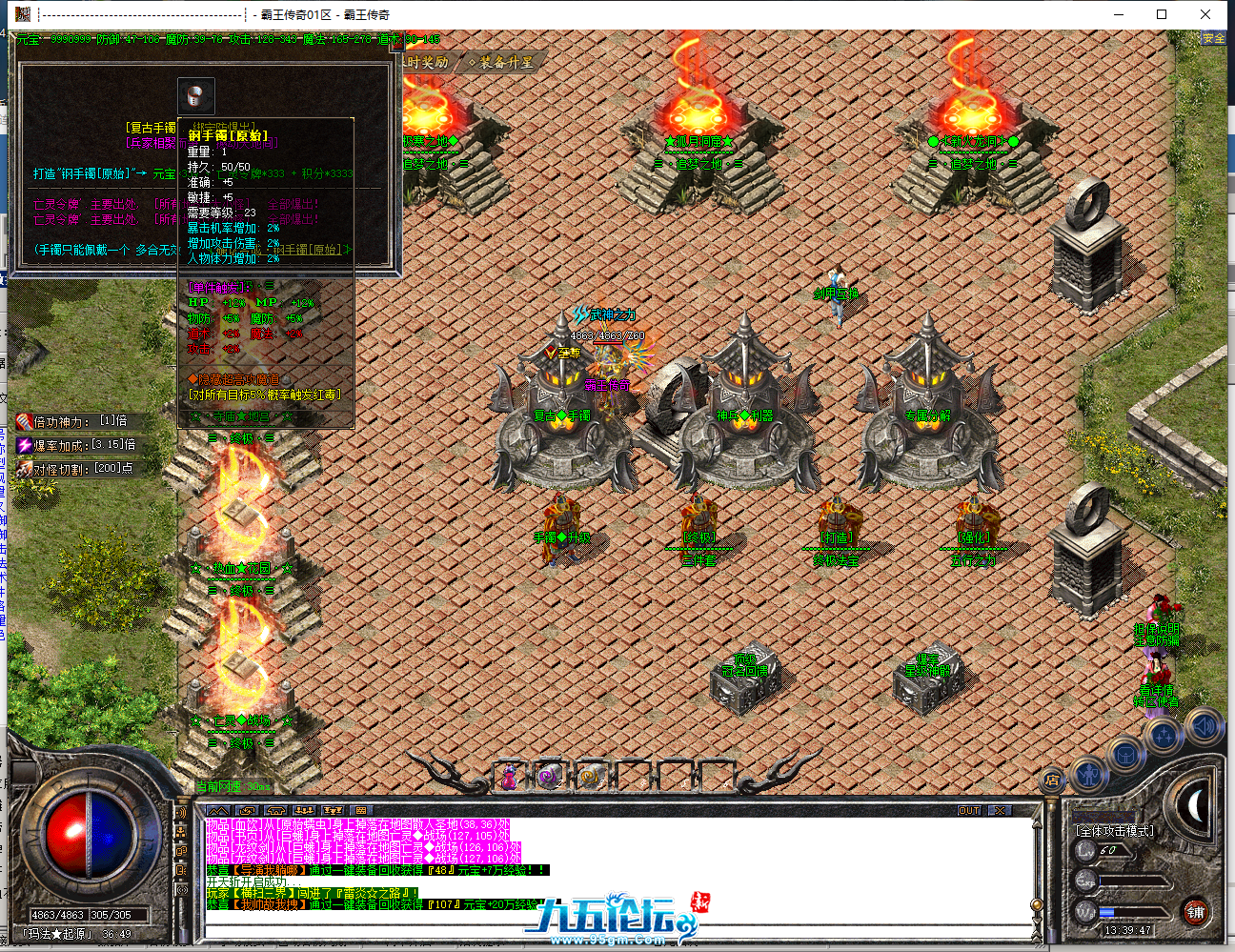1235x952 pixels.
Task: Select the red potion hotbar slot
Action: pyautogui.click(x=511, y=776)
